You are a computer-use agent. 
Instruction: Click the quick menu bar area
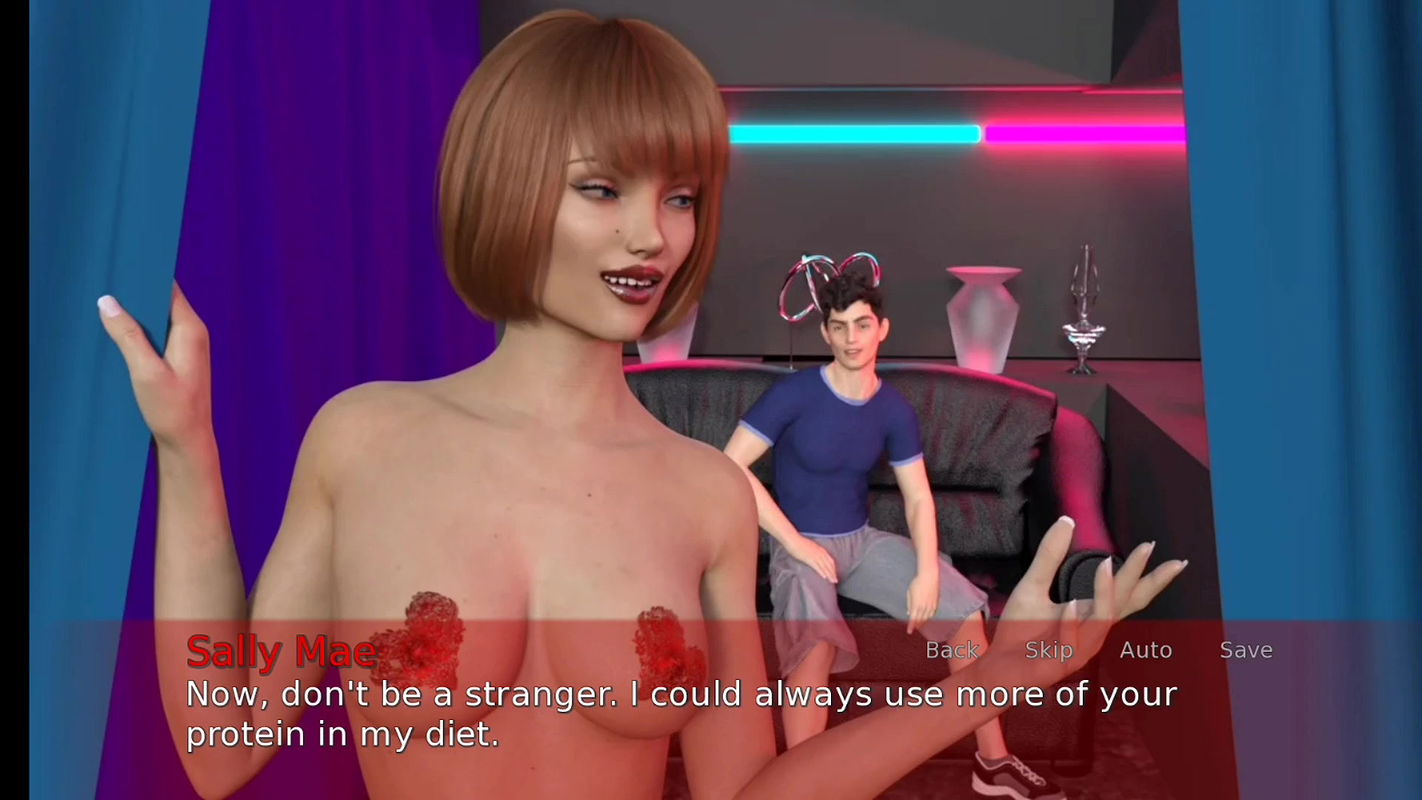point(1100,650)
